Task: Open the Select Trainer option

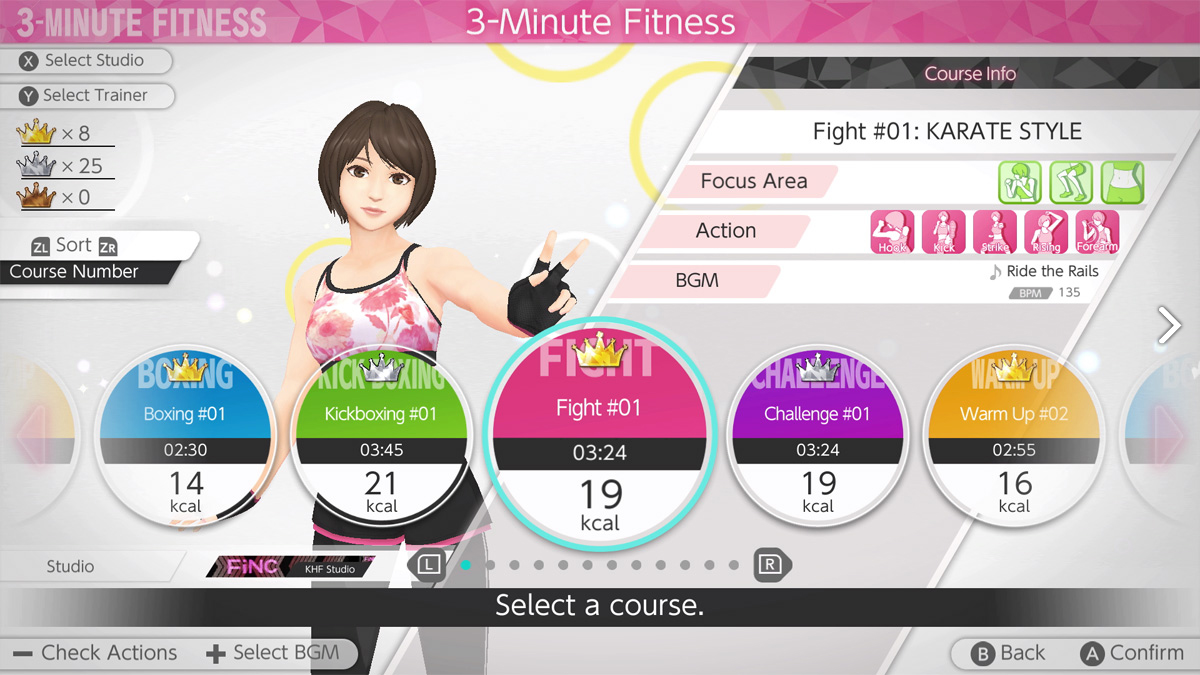Action: [95, 96]
